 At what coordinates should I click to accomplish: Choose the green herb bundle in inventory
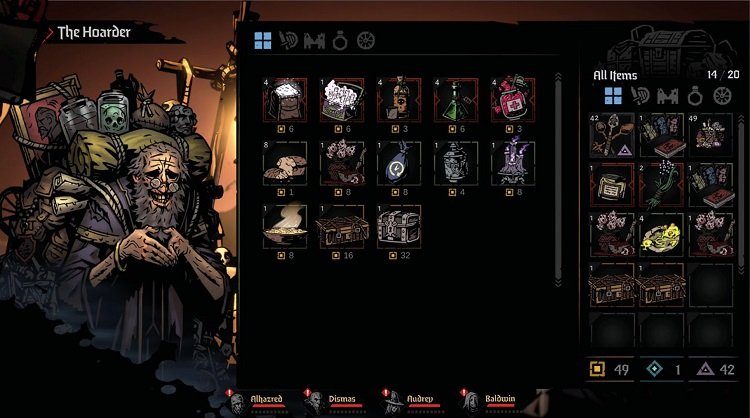tap(662, 184)
